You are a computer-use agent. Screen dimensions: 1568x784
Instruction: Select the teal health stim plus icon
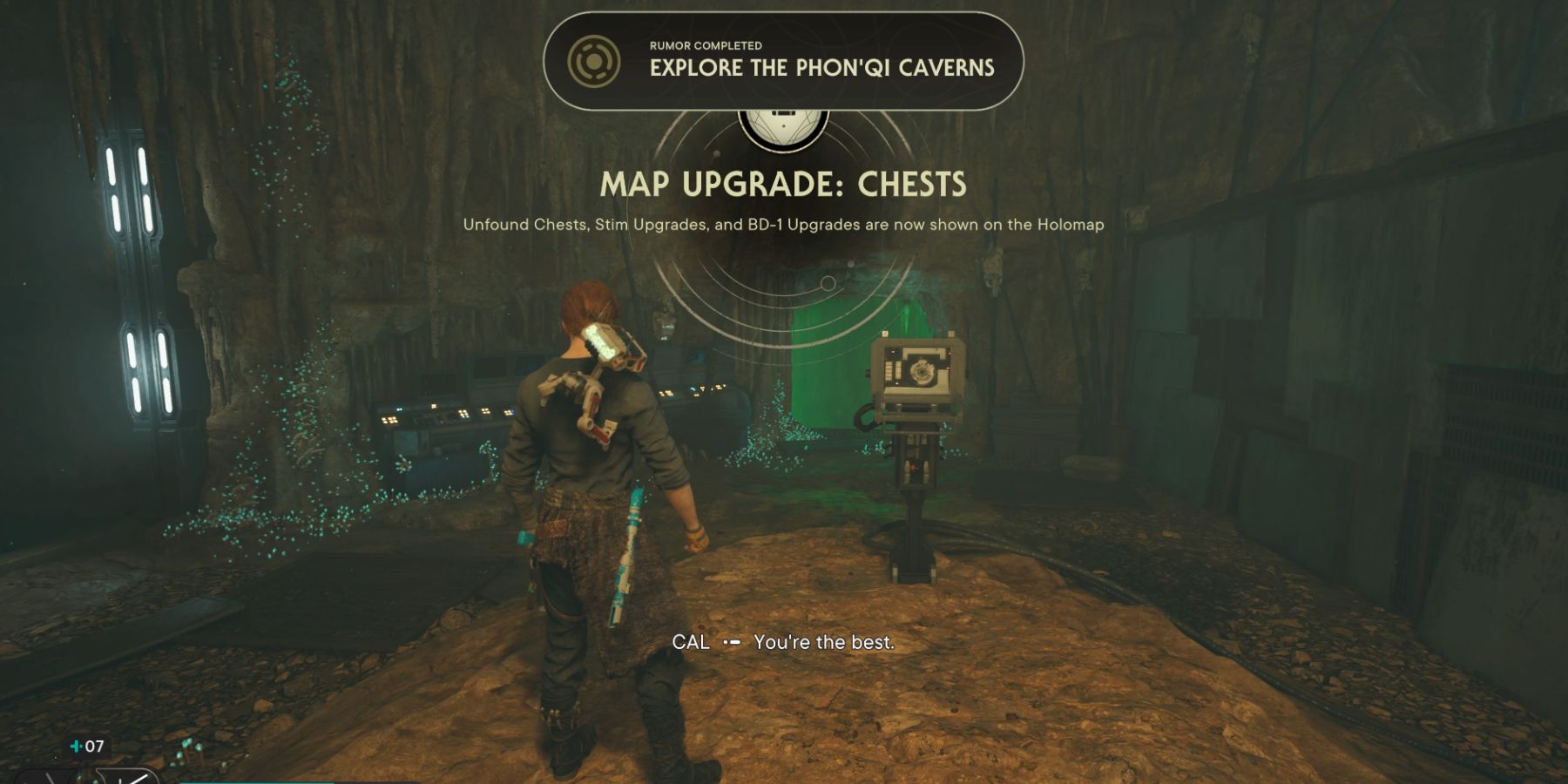(77, 747)
